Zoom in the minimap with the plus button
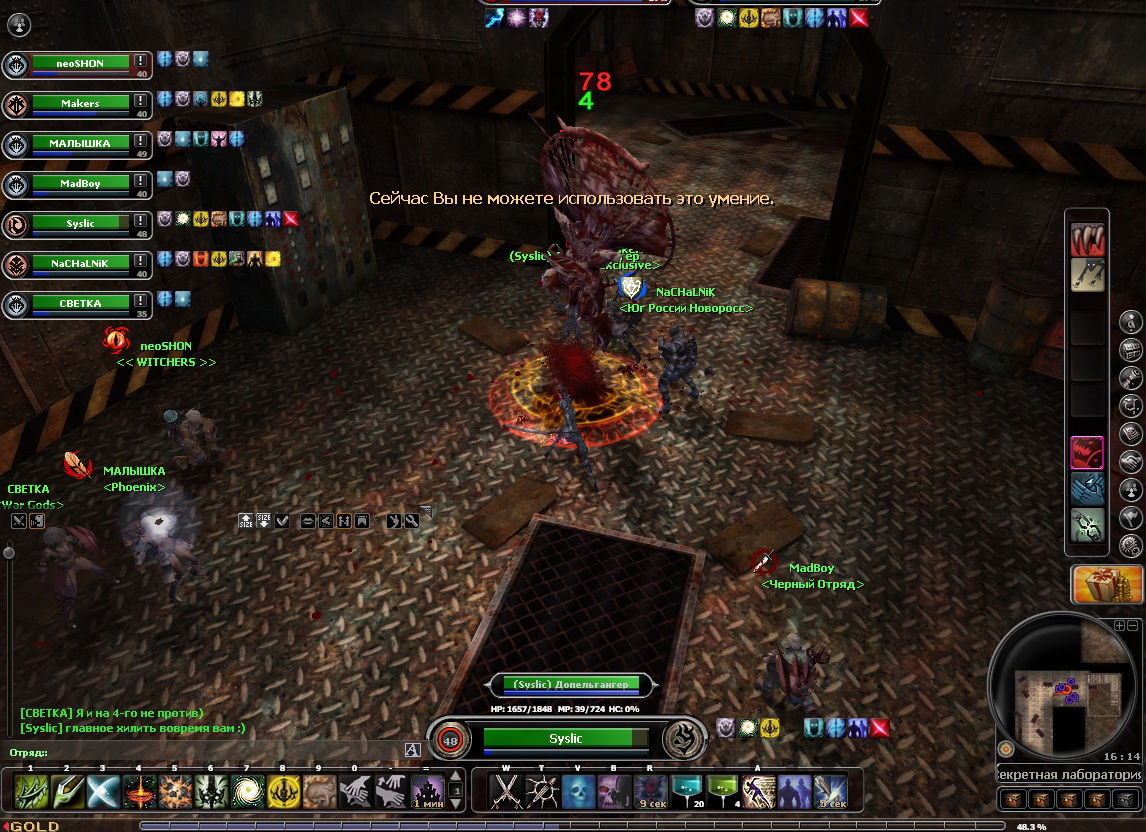 click(x=1119, y=625)
